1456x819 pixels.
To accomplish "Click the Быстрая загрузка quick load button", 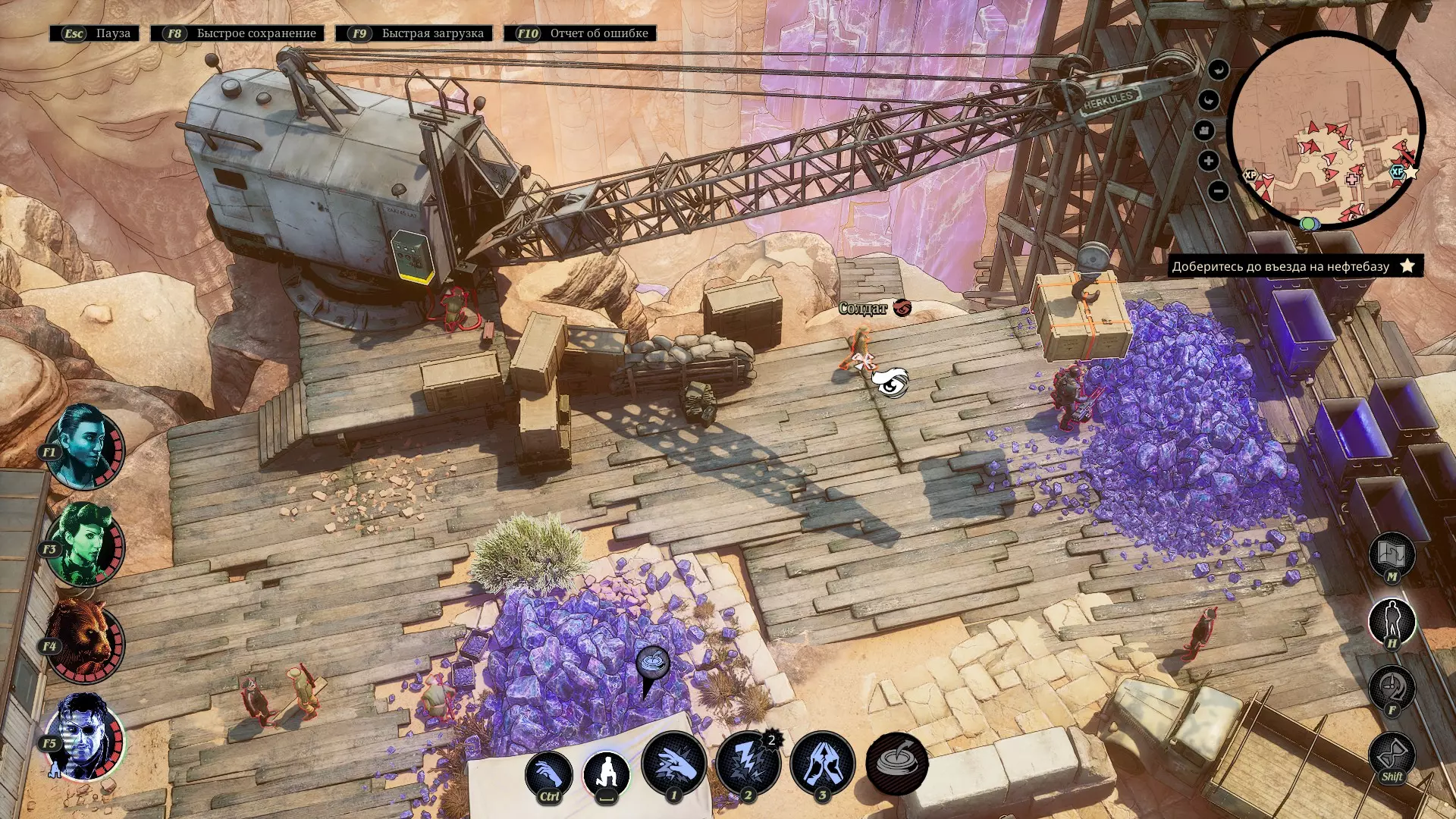I will [x=414, y=33].
